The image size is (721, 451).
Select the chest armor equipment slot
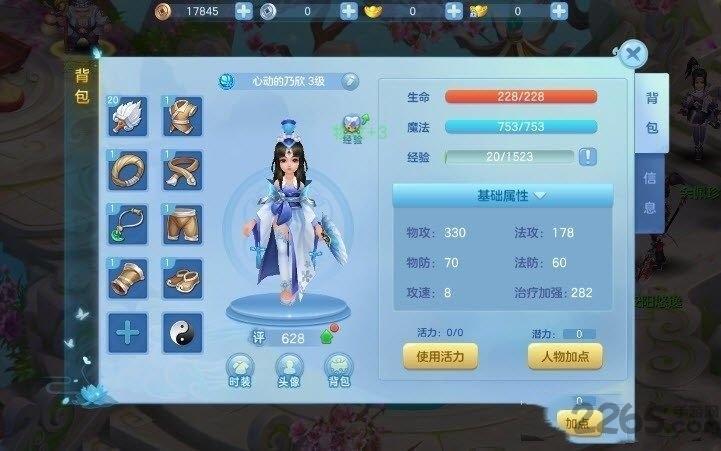pos(183,118)
